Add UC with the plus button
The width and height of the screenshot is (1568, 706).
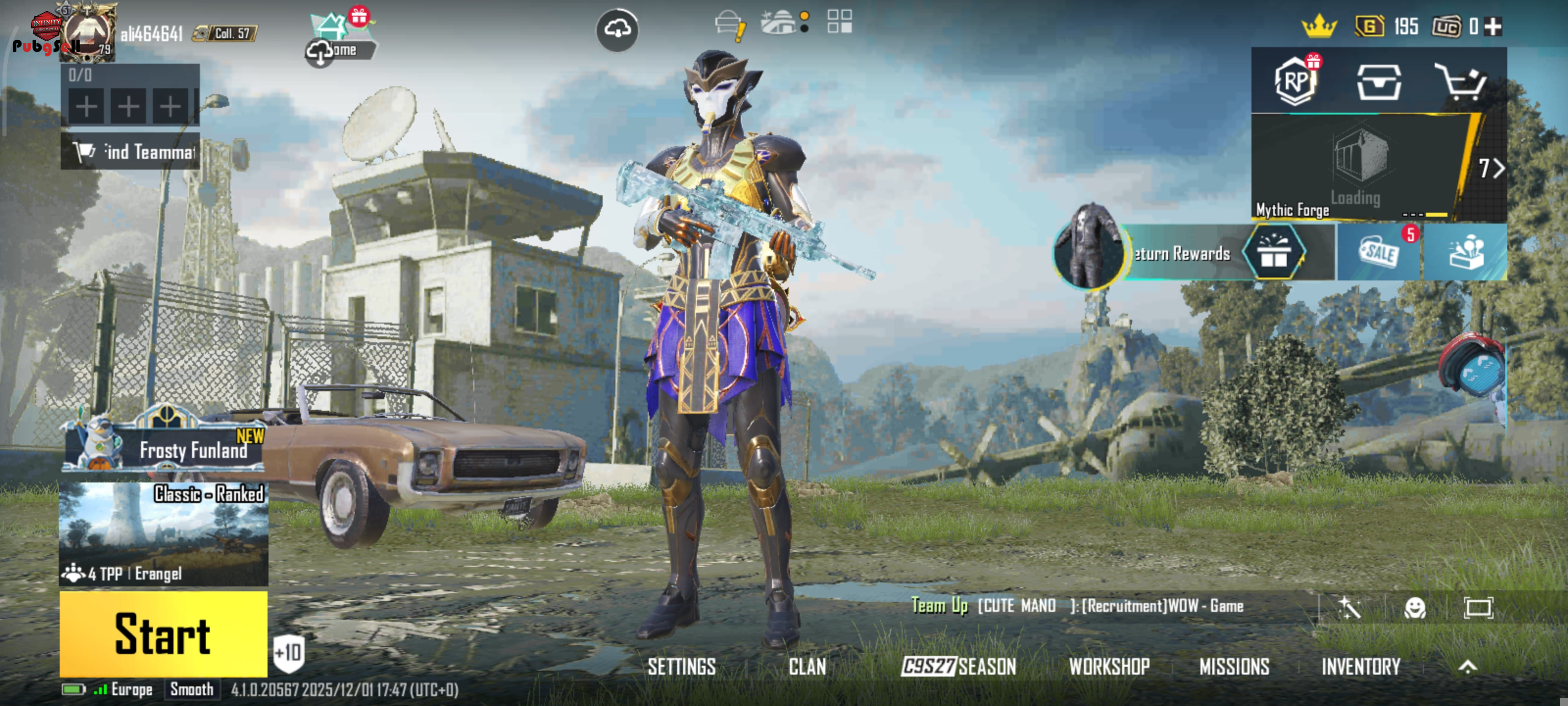coord(1493,26)
